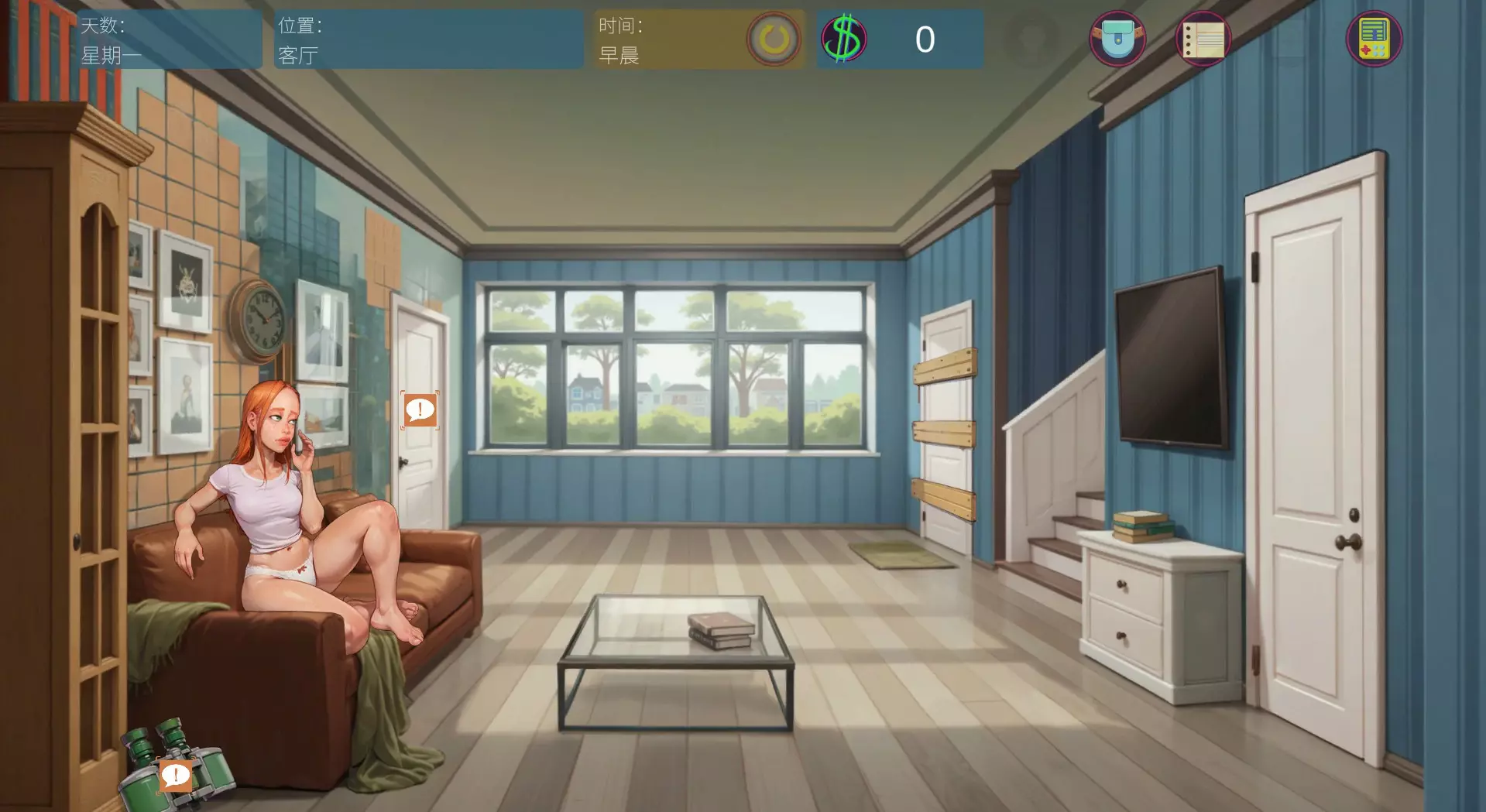The image size is (1486, 812).
Task: Open the notebook journal icon
Action: 1203,39
